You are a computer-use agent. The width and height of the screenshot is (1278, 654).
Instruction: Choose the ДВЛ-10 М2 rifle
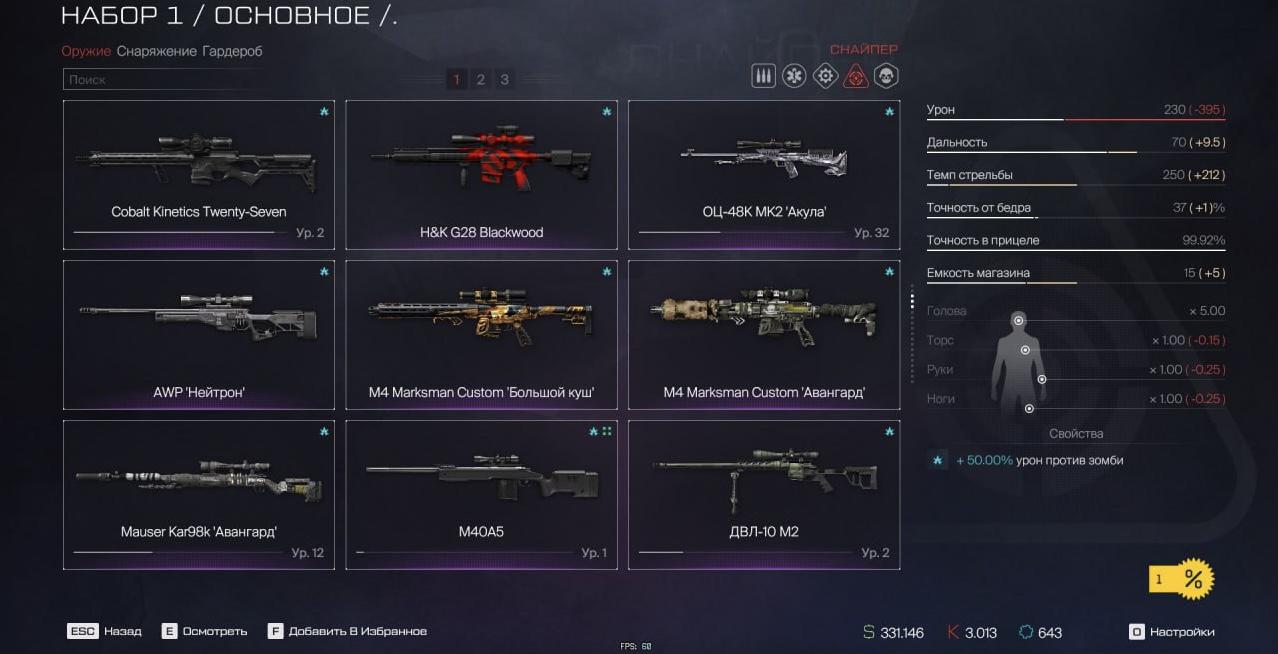click(x=764, y=494)
